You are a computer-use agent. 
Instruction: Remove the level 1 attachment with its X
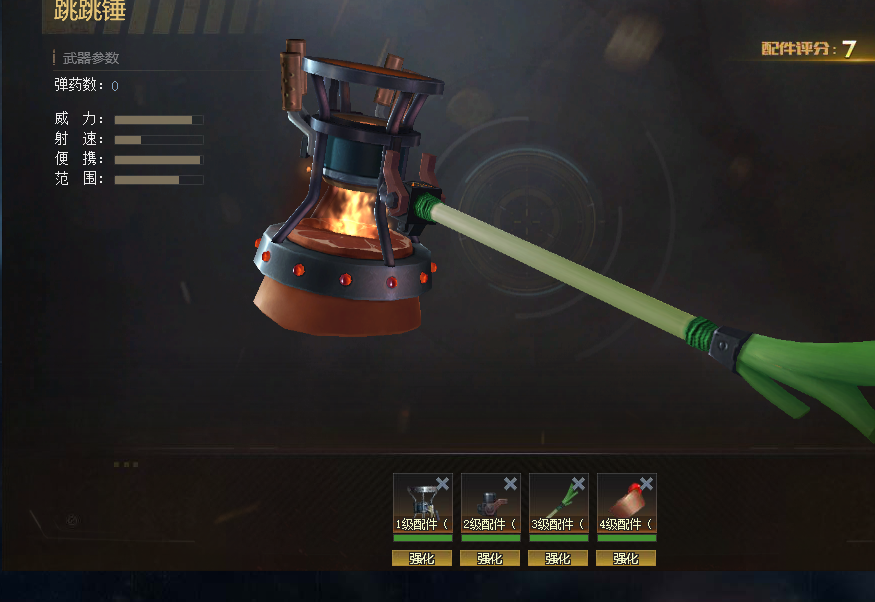pos(443,484)
